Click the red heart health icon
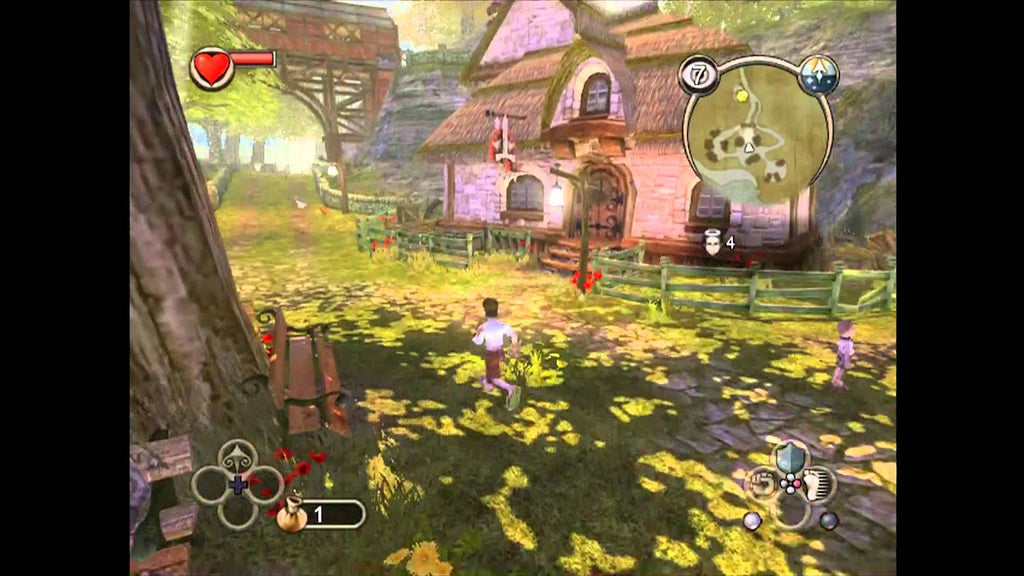 [212, 68]
